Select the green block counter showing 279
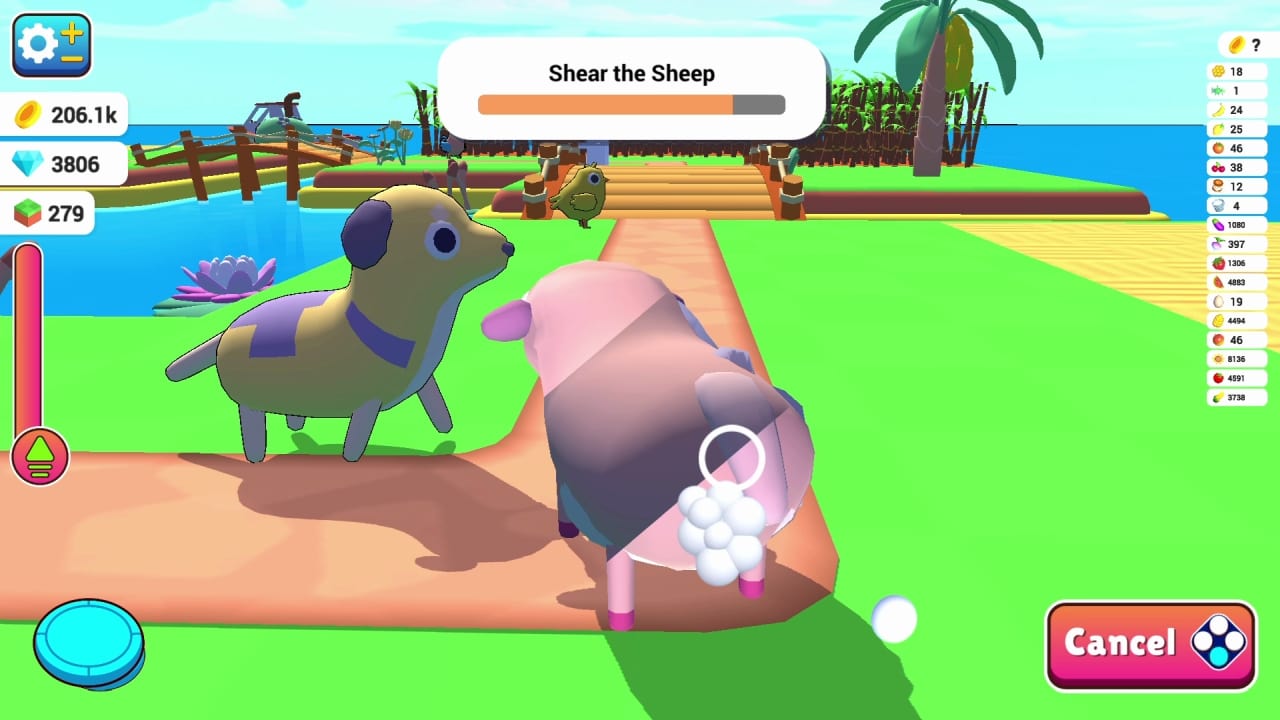 point(58,212)
